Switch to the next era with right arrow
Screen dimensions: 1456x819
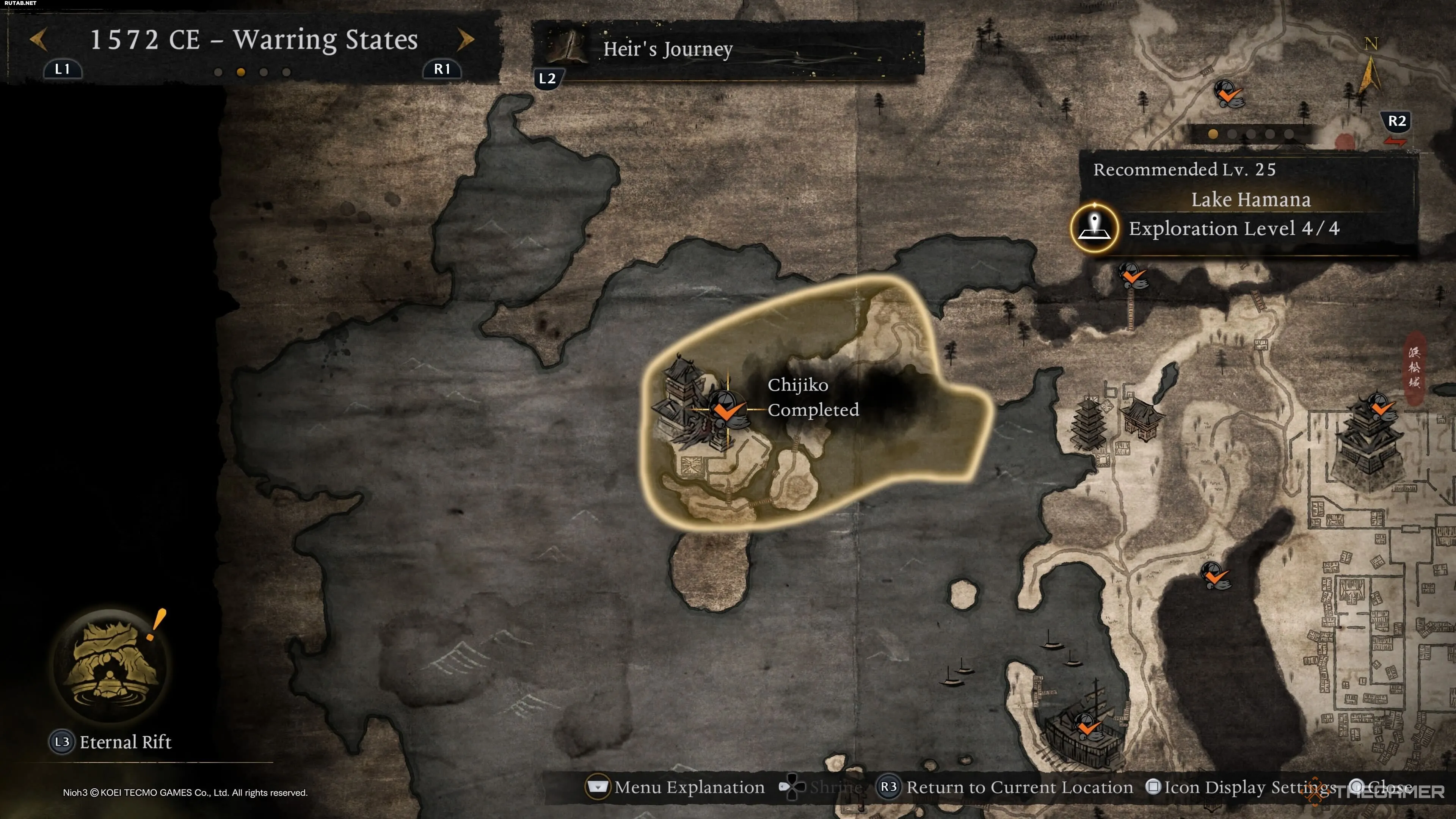465,40
